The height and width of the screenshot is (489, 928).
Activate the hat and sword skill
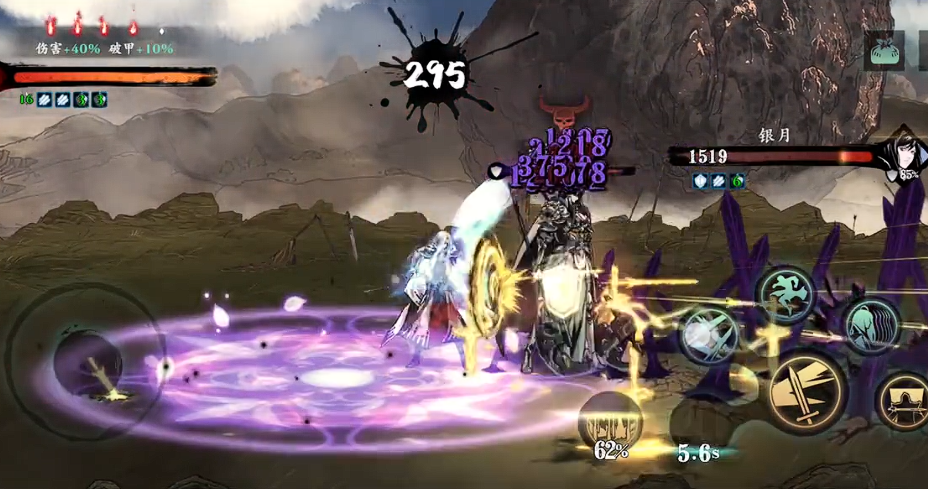(x=904, y=400)
